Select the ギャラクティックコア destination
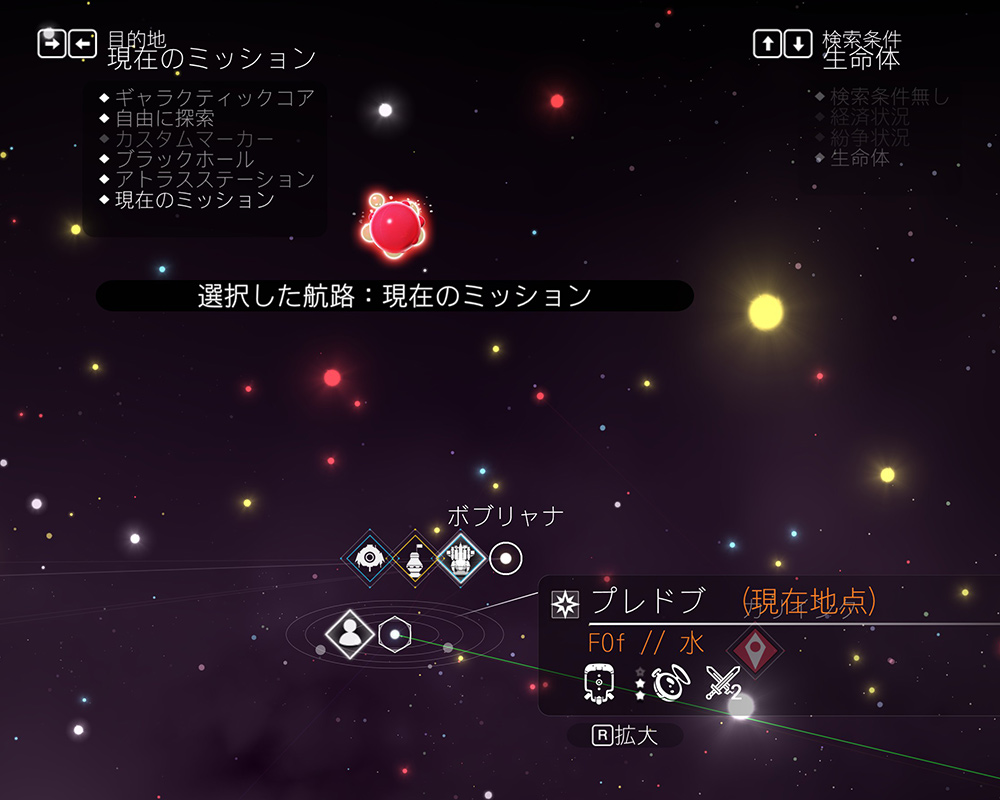The image size is (1000, 800). click(215, 98)
